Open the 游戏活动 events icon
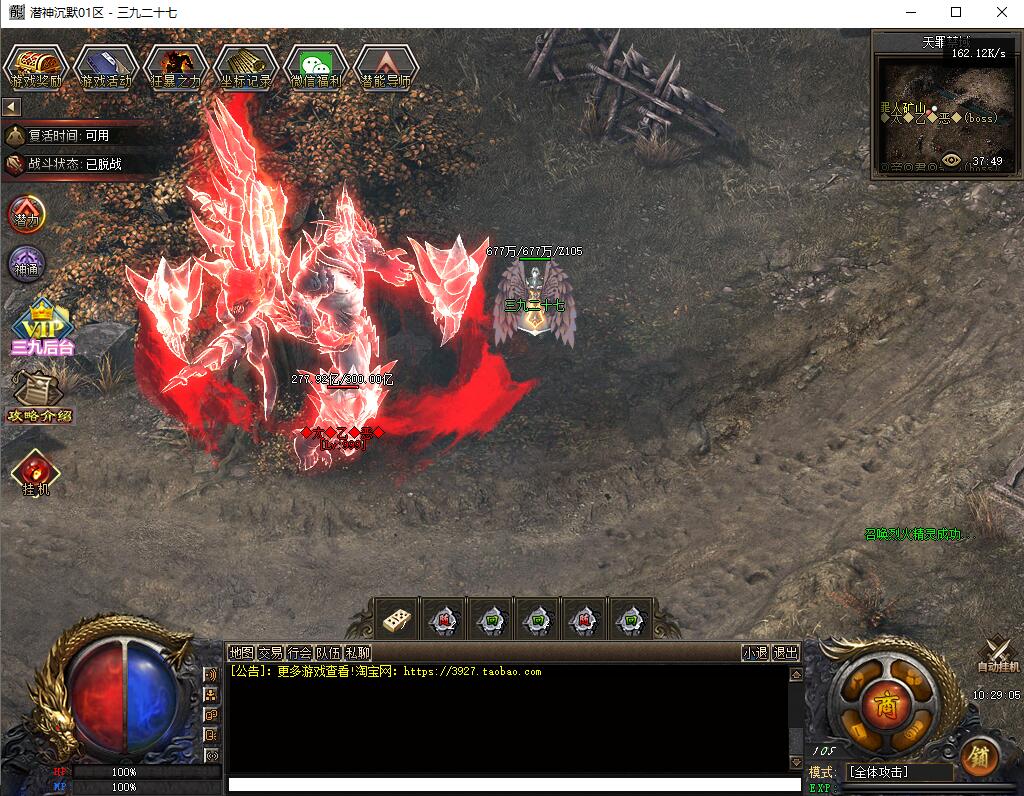 click(x=105, y=67)
